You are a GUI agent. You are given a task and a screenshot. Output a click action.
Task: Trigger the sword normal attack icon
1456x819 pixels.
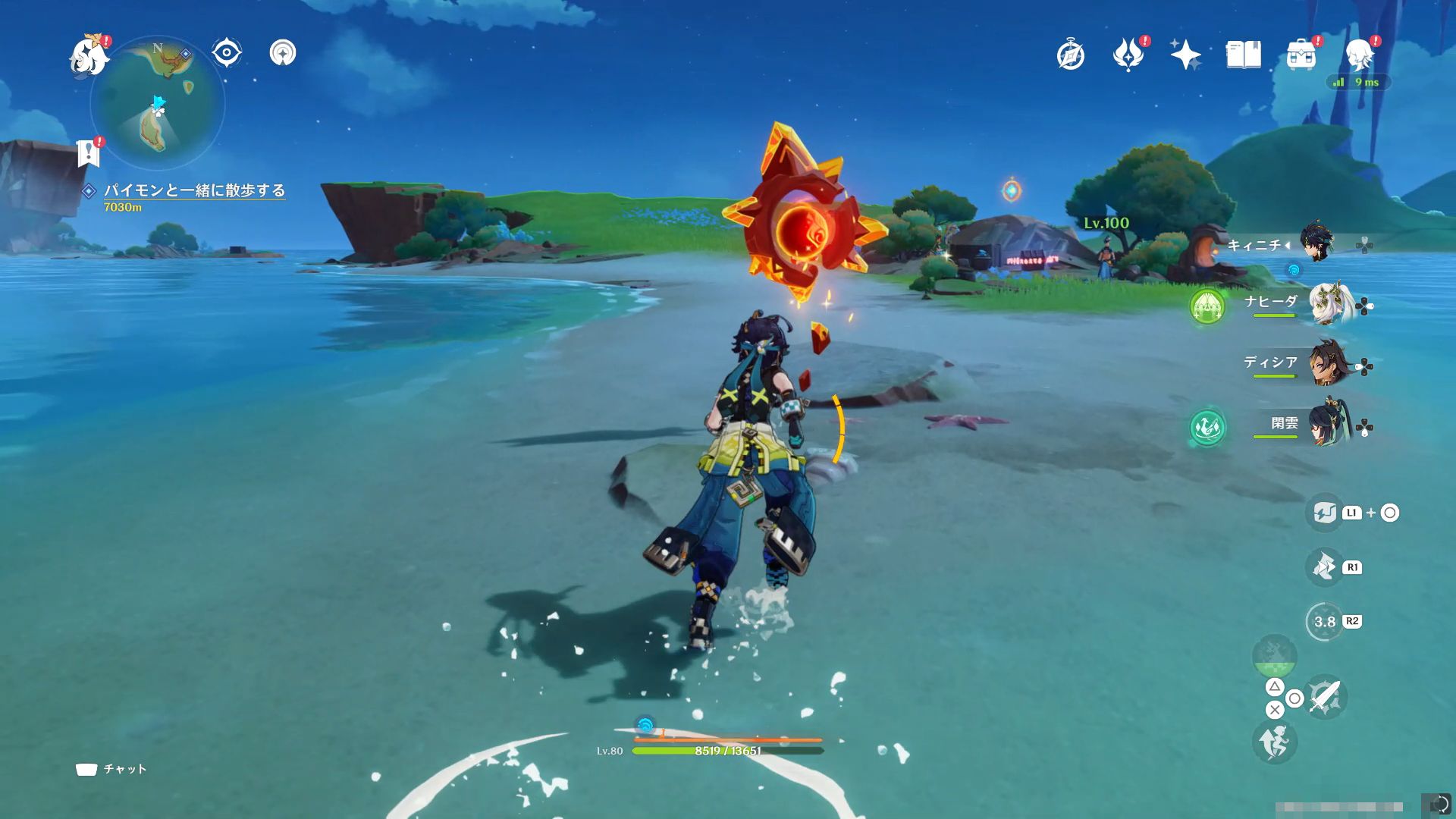[x=1325, y=697]
